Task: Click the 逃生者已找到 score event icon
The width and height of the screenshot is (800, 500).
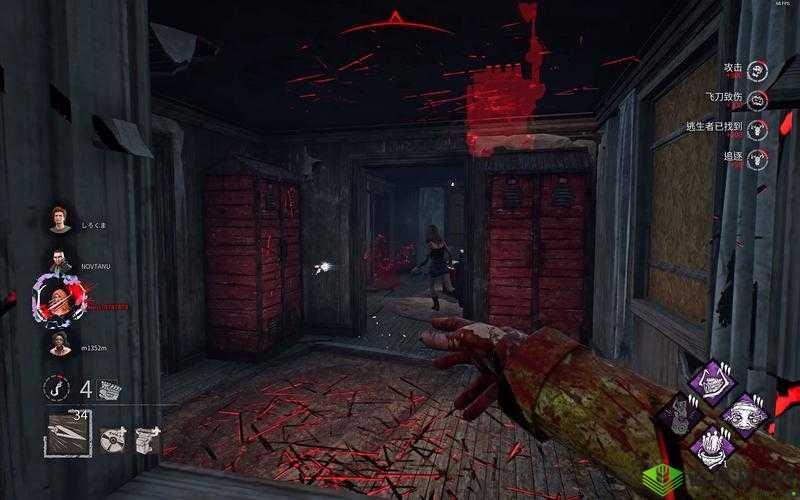Action: coord(760,128)
